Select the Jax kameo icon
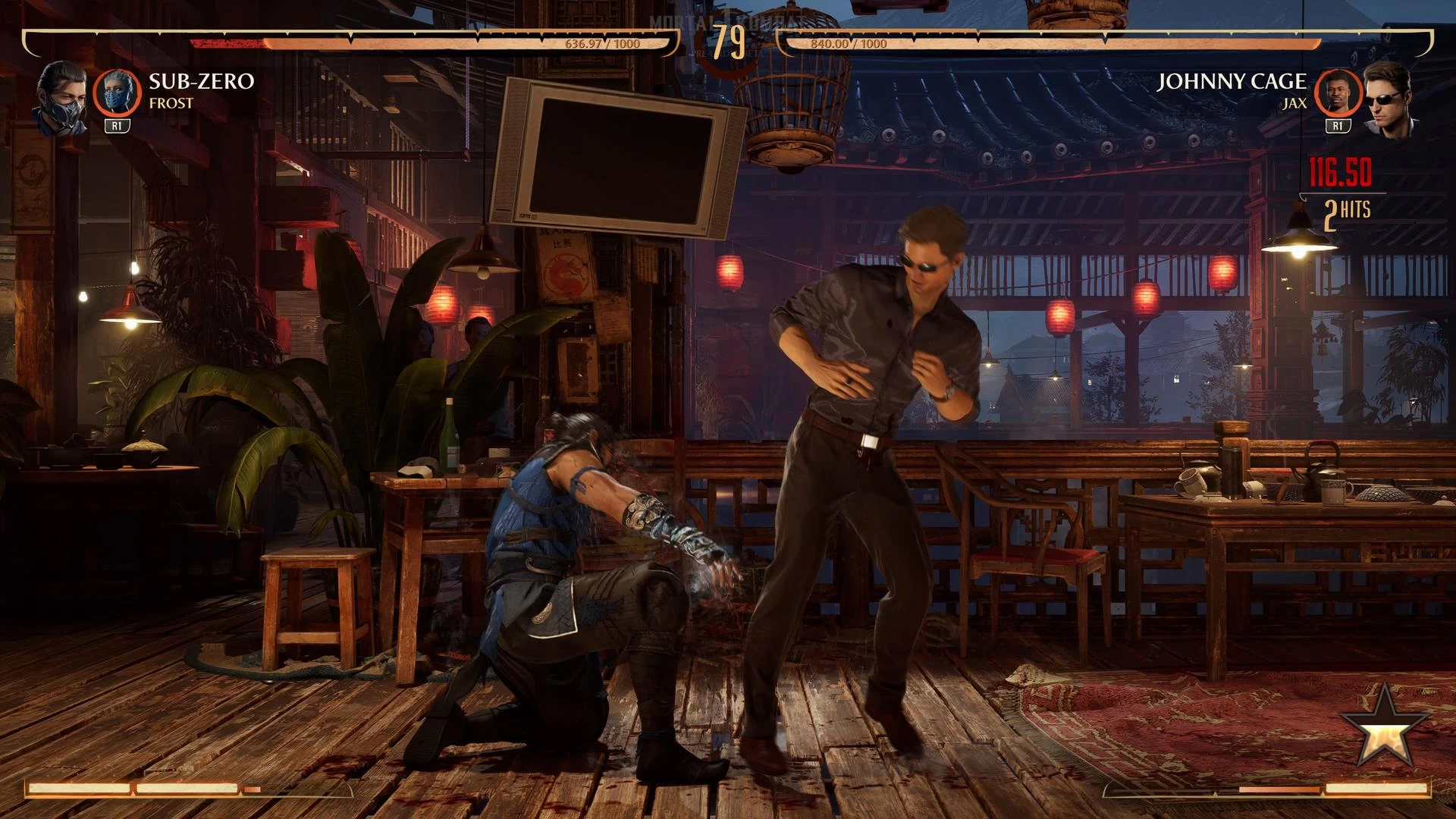 coord(1337,93)
